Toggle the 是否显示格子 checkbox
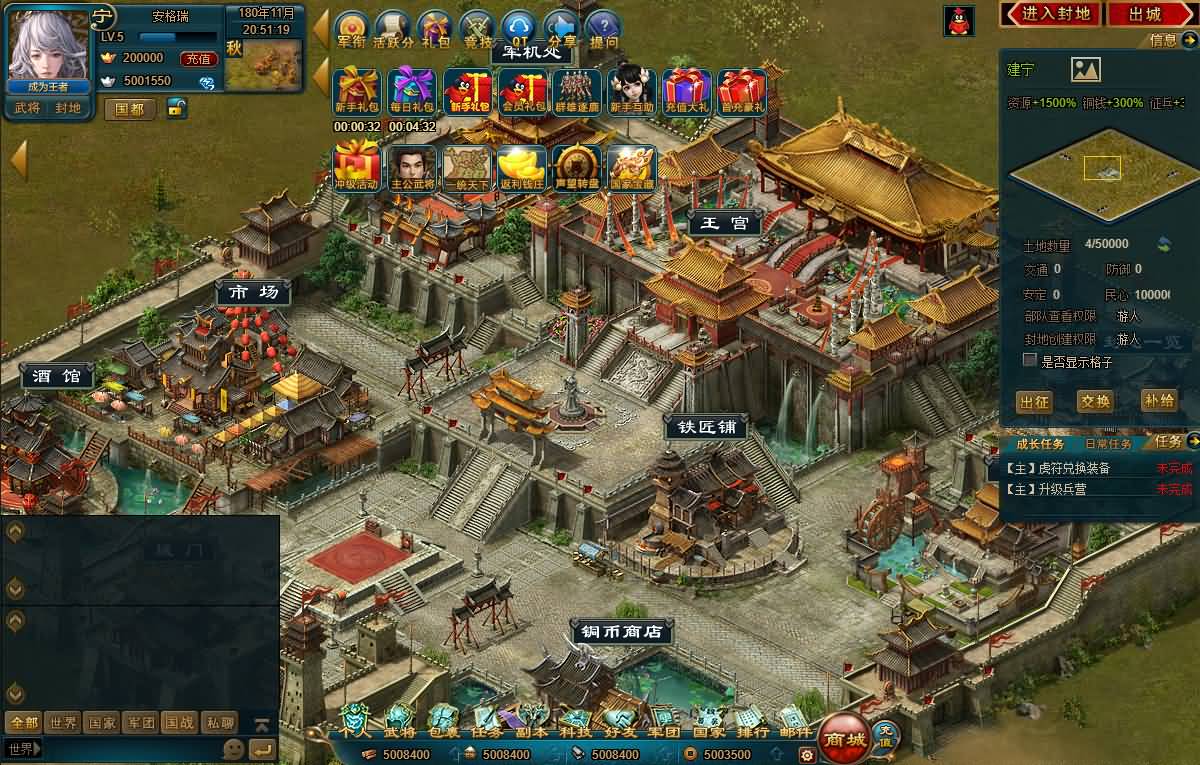The image size is (1200, 765). [1029, 360]
